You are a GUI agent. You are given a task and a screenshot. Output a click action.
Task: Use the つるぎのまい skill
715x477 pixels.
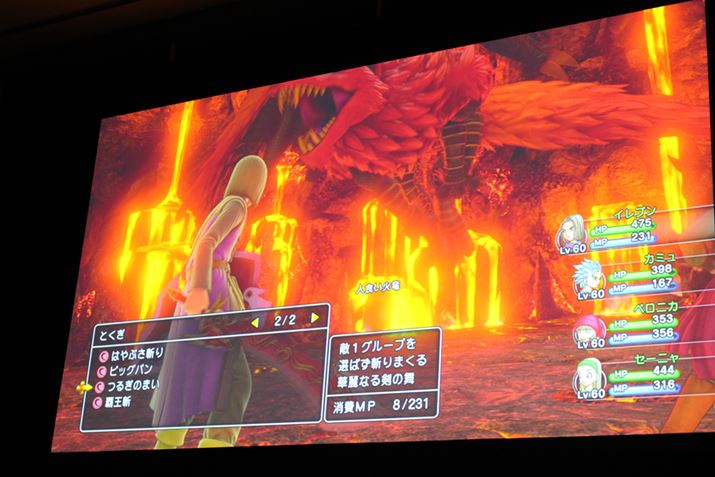click(x=134, y=386)
